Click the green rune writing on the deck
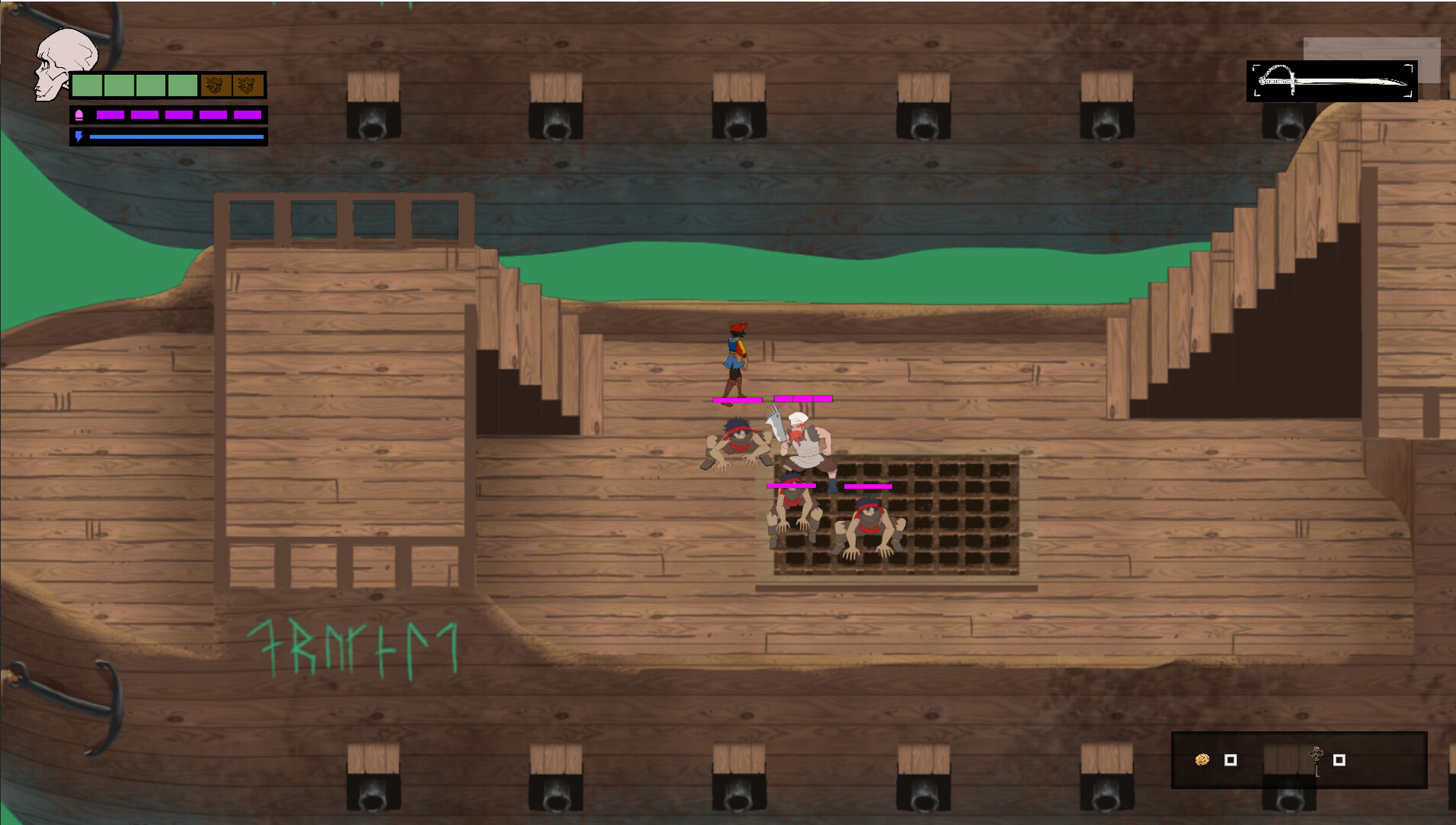 click(355, 644)
